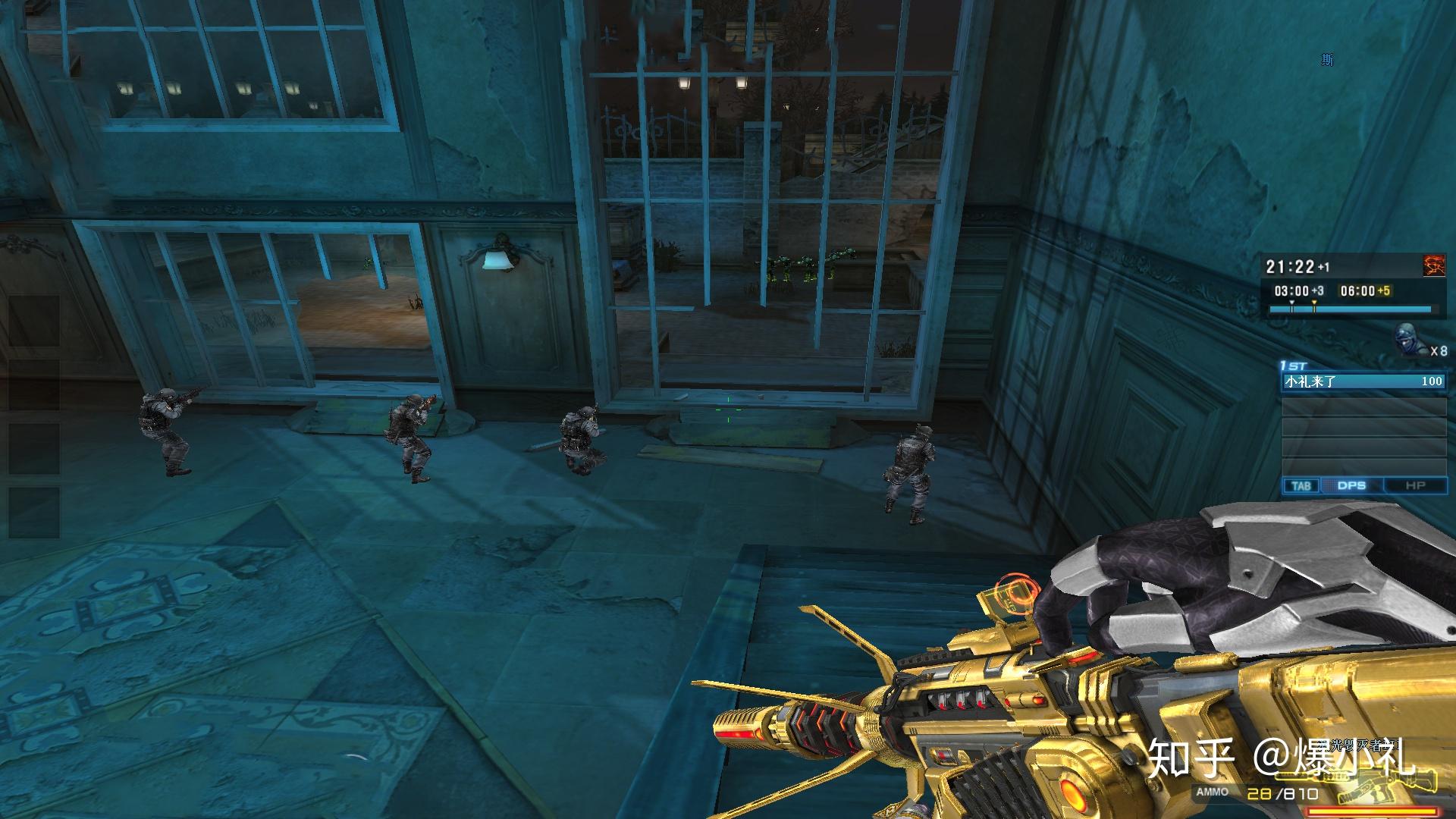Viewport: 1456px width, 819px height.
Task: Switch ranking panel to the HP tab
Action: coord(1415,485)
